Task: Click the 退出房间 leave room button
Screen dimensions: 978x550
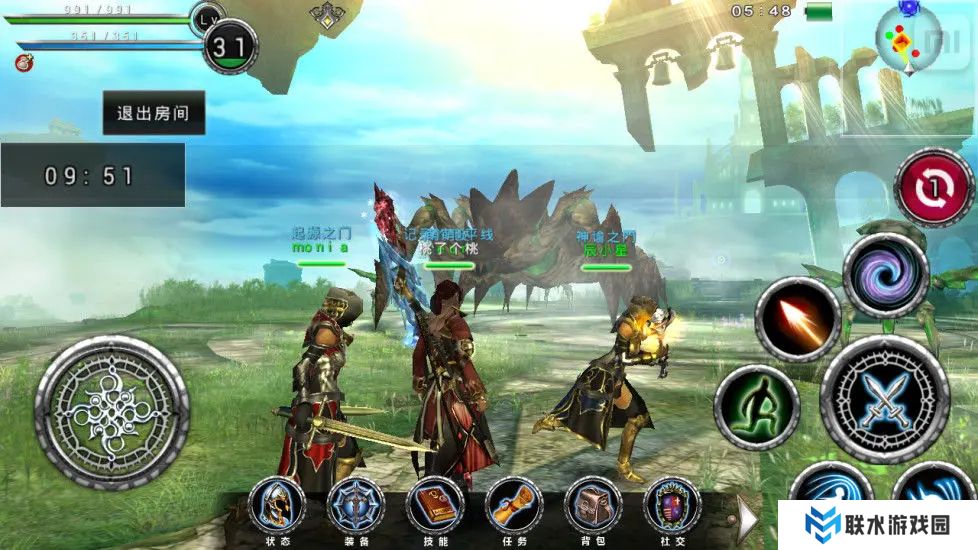Action: (154, 113)
